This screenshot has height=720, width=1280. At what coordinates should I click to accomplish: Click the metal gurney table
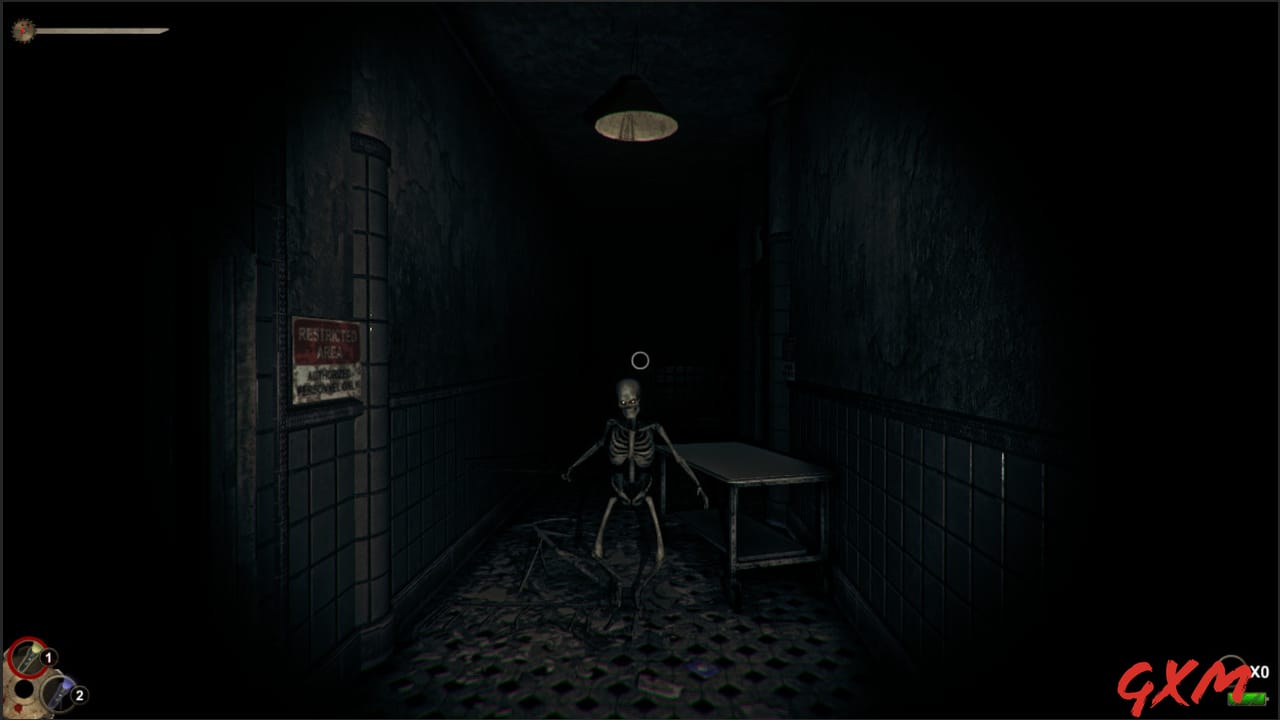(758, 470)
